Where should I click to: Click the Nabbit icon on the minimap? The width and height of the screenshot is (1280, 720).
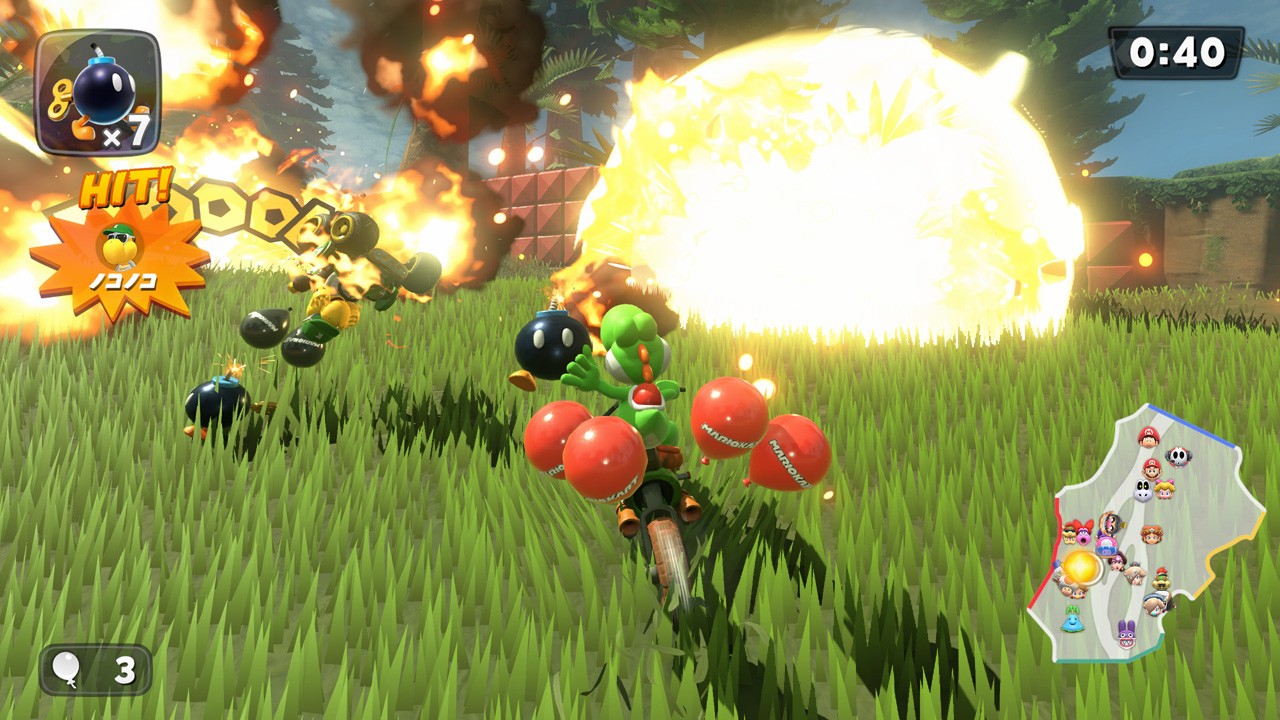coord(1126,633)
